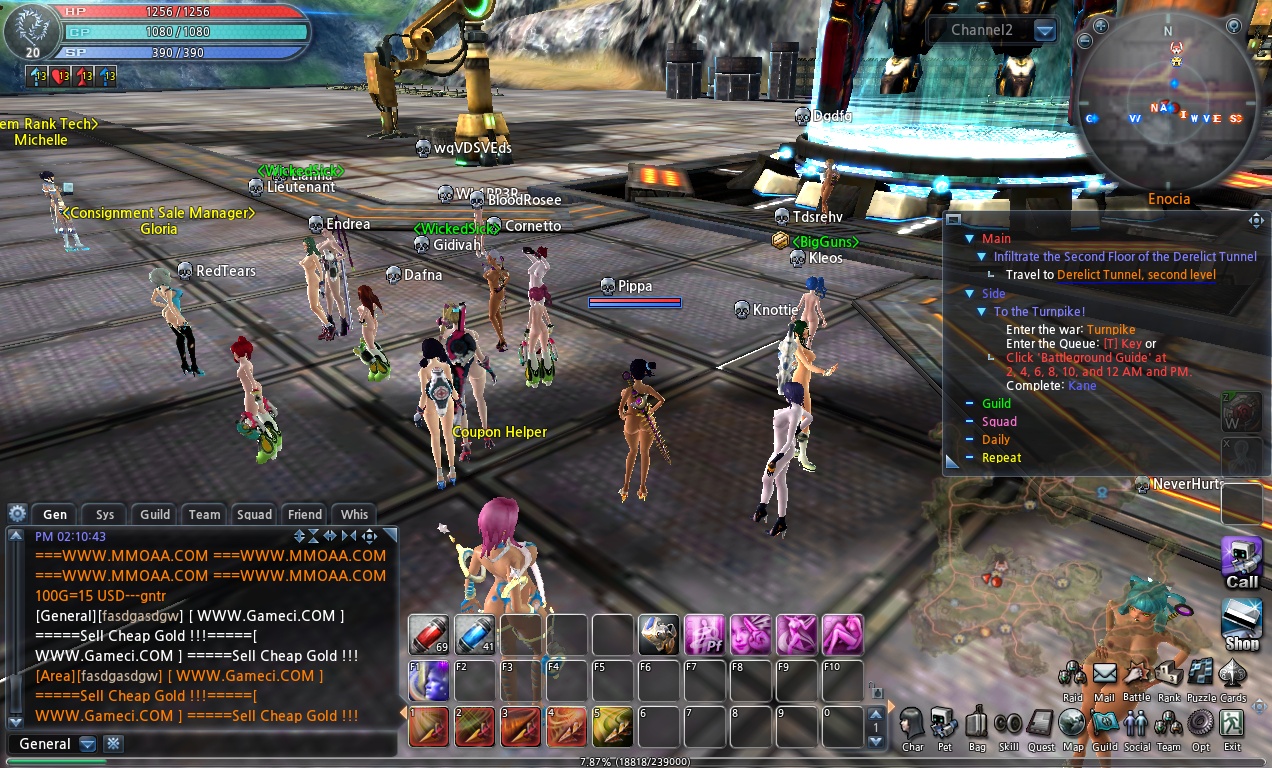Use the red health potion slot
The image size is (1272, 768).
click(428, 635)
